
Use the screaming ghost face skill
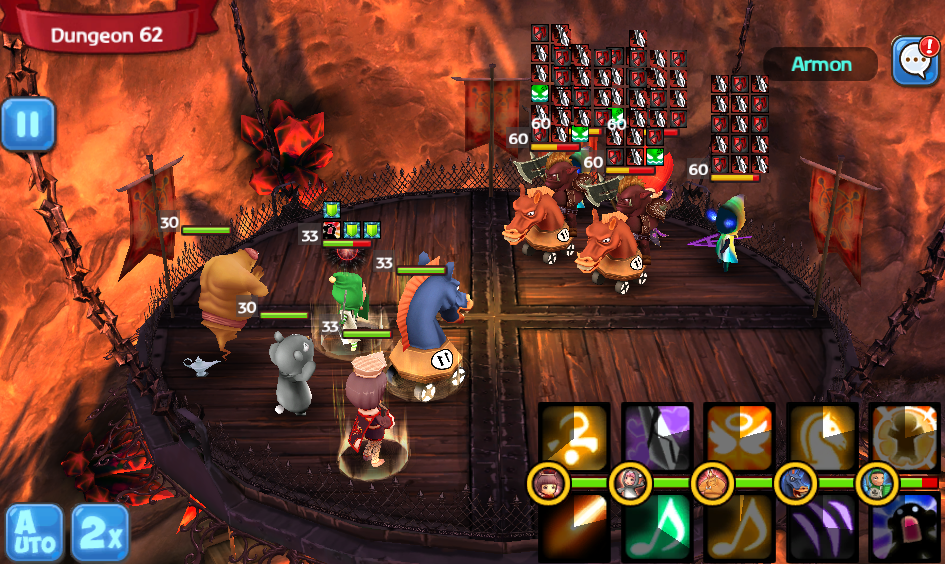tap(904, 526)
